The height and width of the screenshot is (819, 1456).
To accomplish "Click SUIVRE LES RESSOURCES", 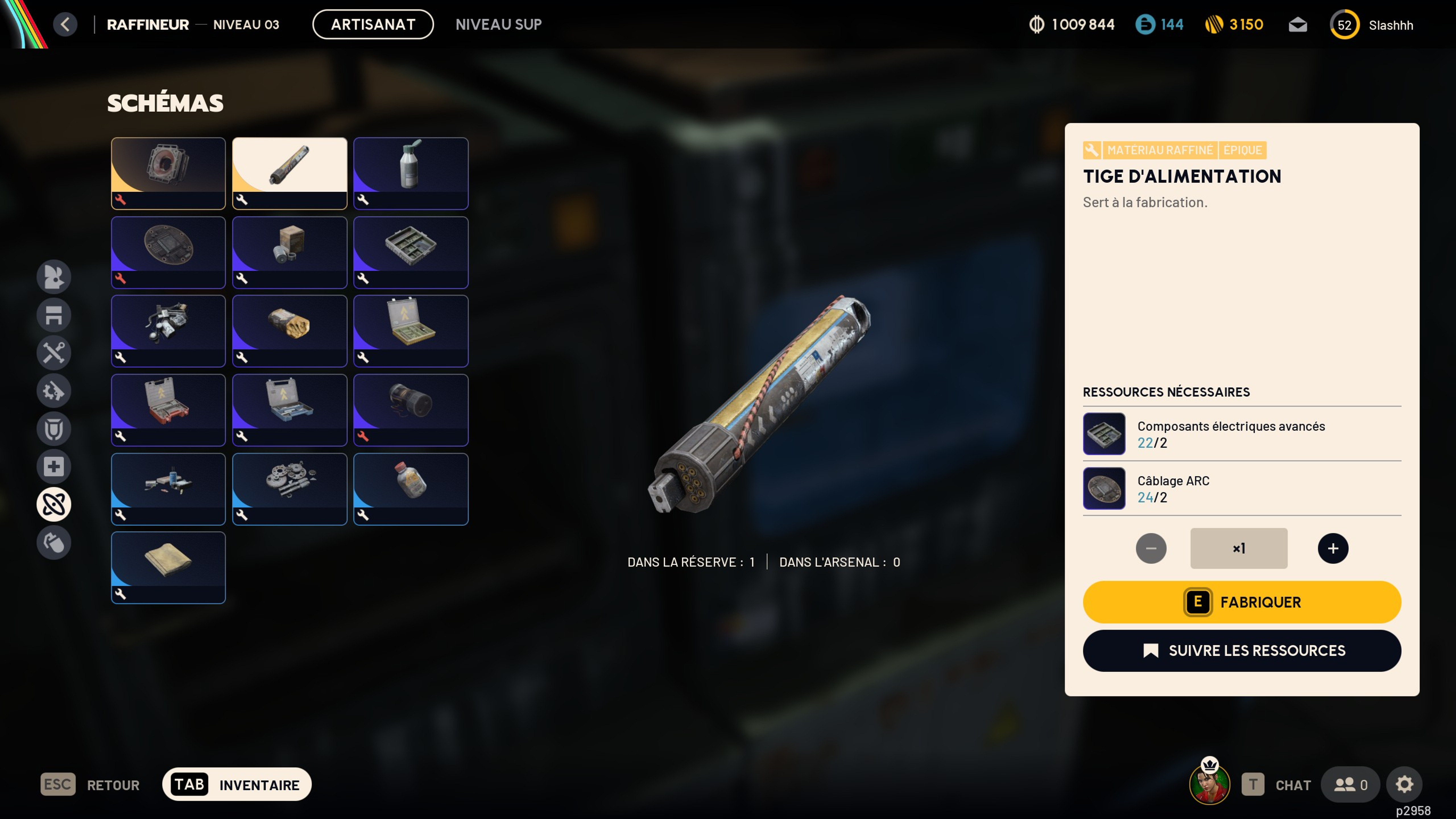I will [x=1241, y=651].
